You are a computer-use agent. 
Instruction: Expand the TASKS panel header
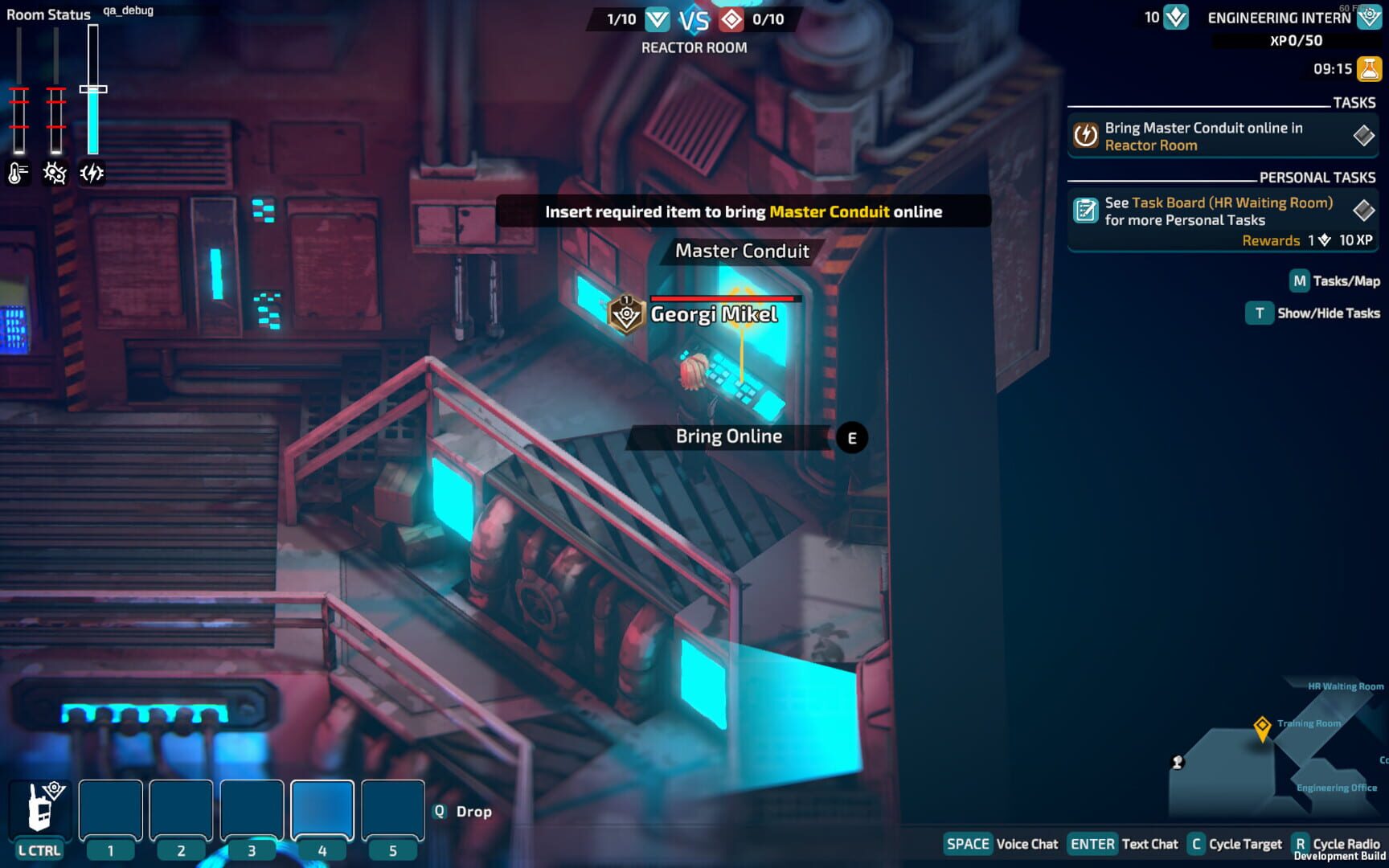point(1354,103)
